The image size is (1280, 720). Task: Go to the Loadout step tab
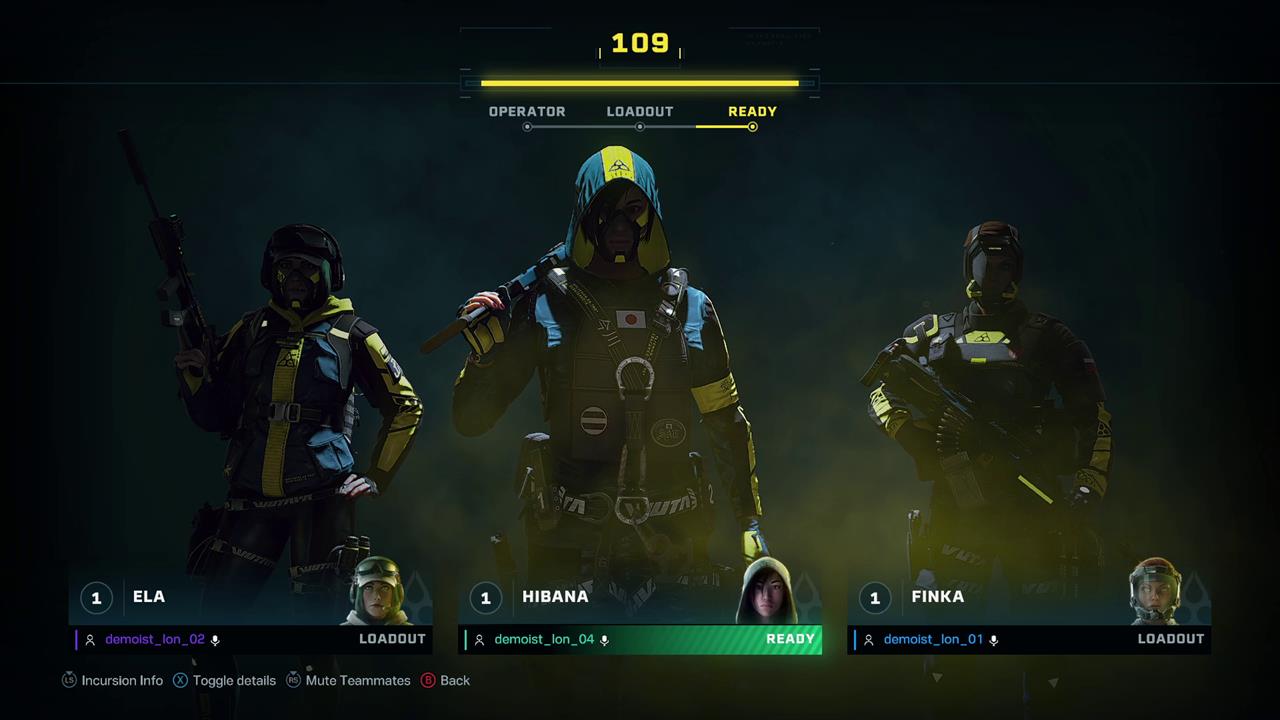(x=640, y=112)
